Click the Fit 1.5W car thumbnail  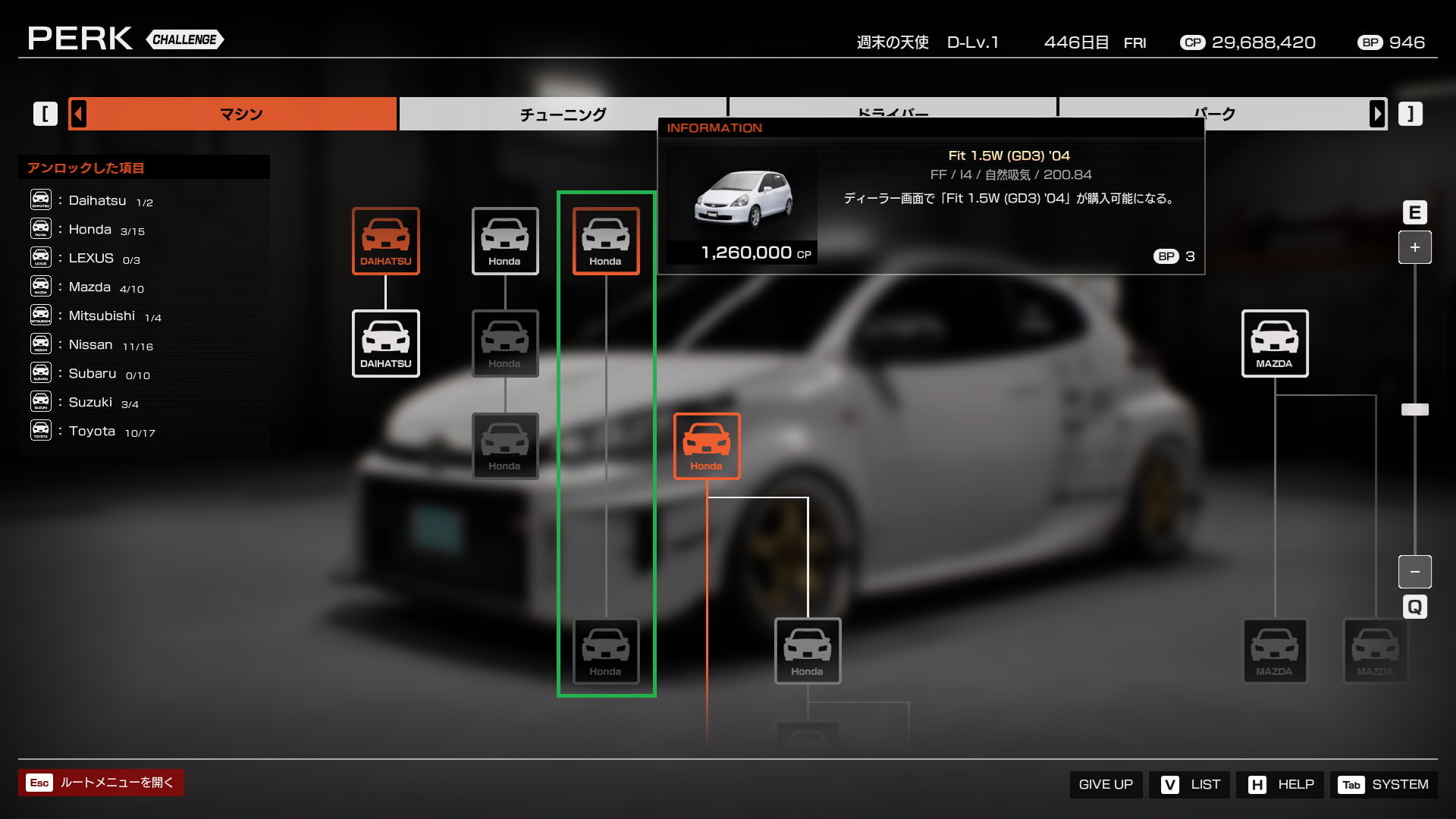click(x=743, y=199)
